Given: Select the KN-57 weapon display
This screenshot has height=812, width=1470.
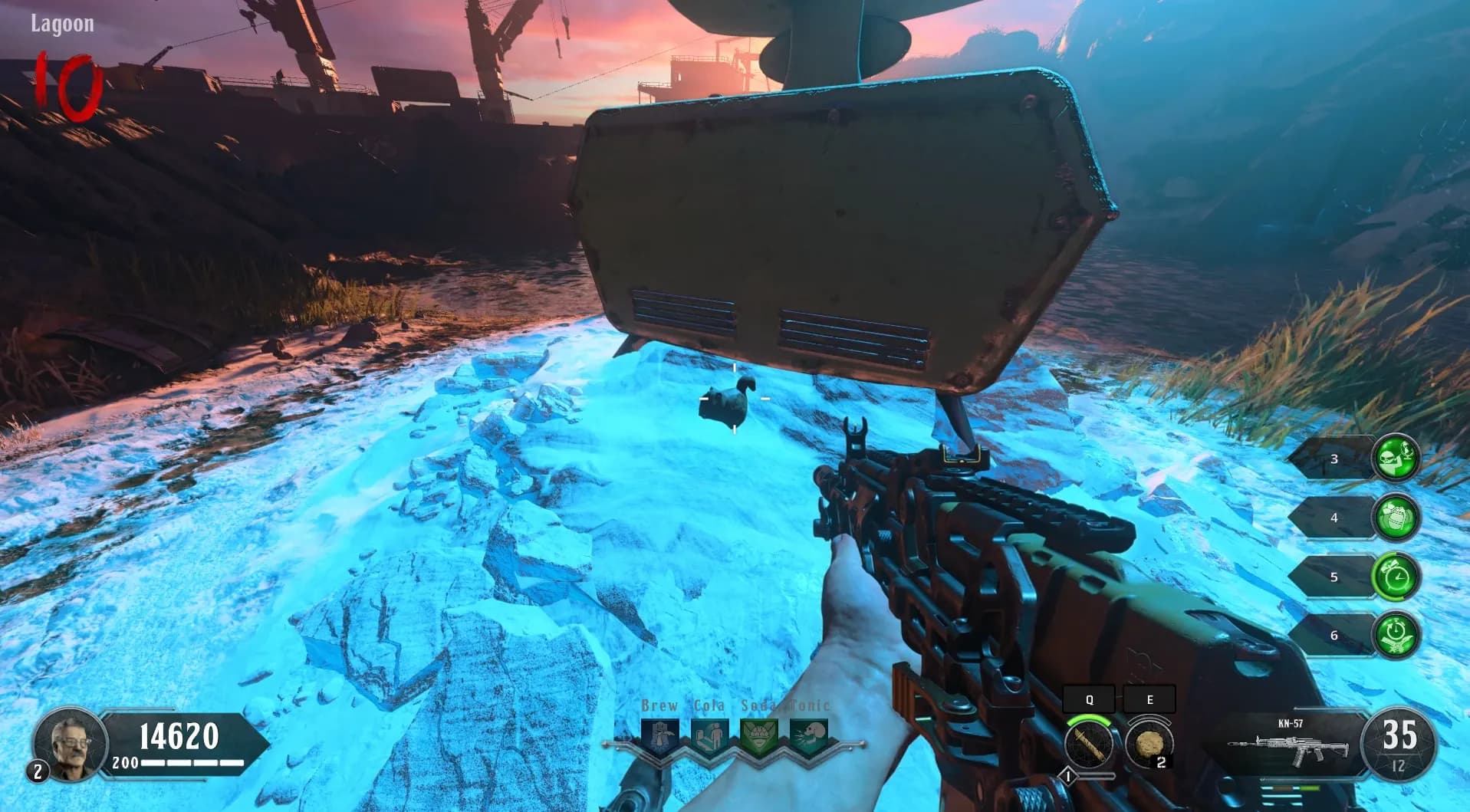Looking at the screenshot, I should 1290,745.
